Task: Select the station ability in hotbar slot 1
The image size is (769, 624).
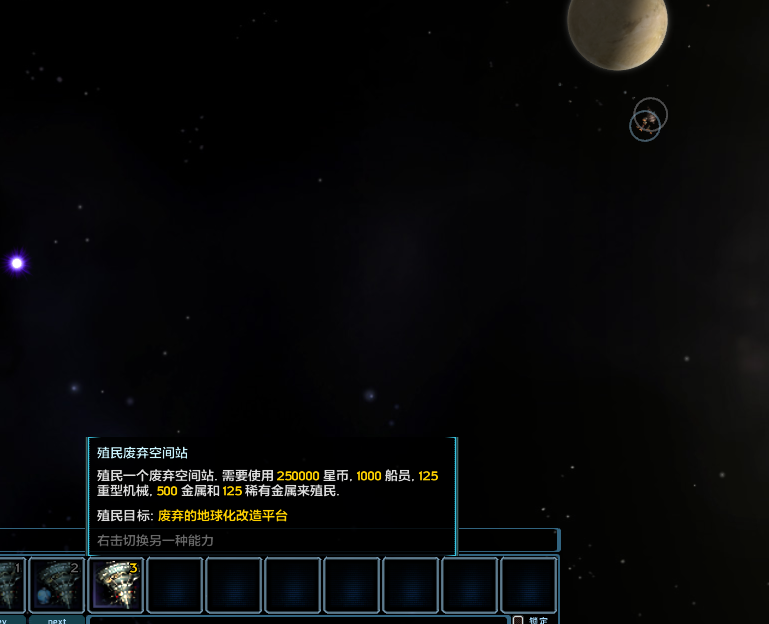Action: (x=10, y=585)
